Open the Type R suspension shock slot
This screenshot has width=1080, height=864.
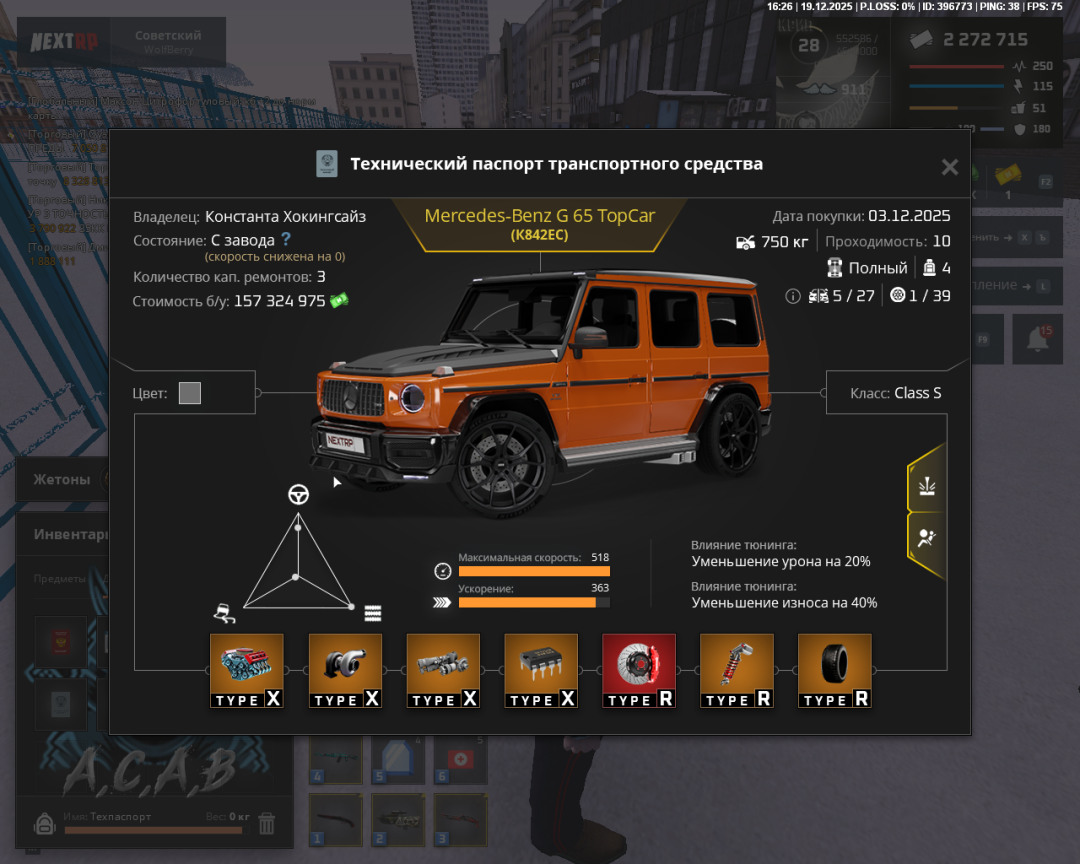[x=736, y=671]
